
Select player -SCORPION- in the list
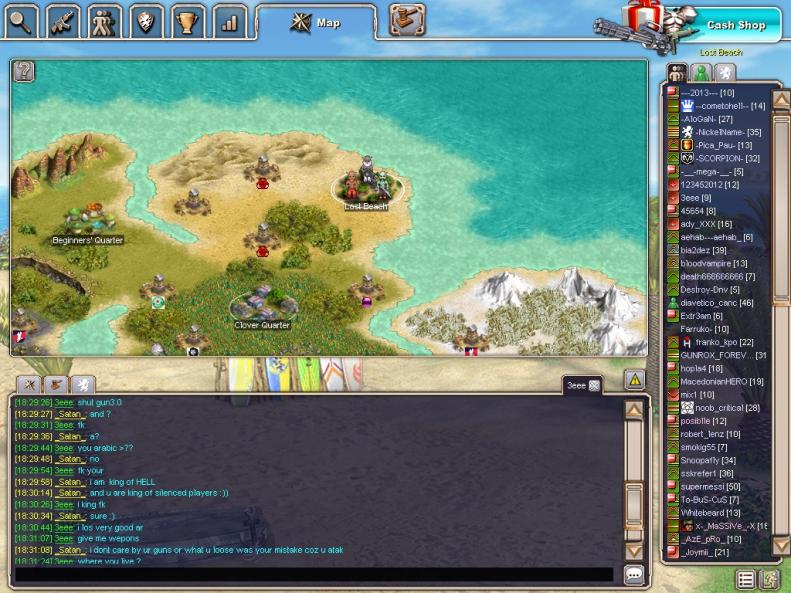point(727,158)
